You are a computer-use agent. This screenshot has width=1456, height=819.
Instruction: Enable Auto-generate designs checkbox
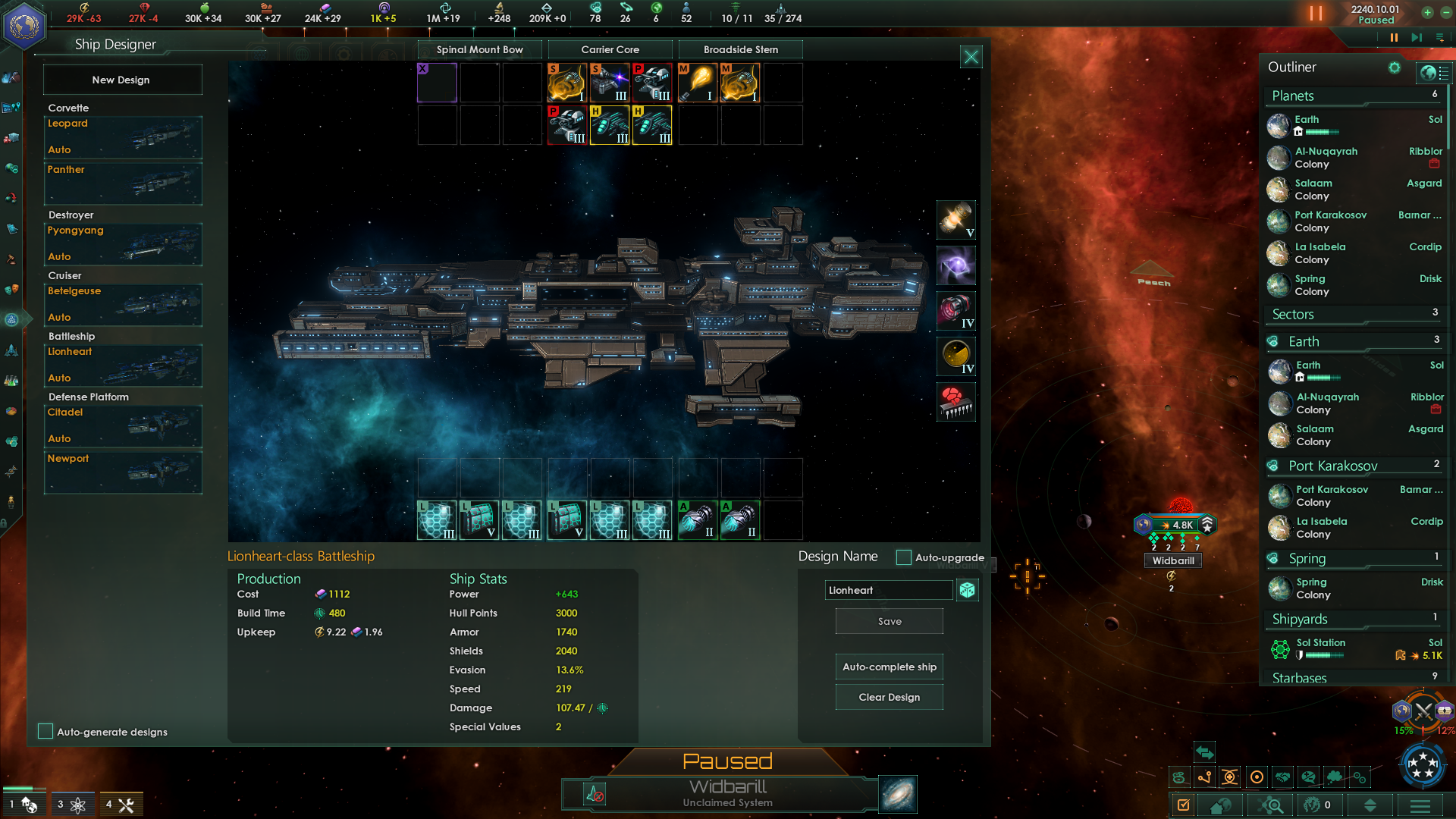(x=45, y=731)
